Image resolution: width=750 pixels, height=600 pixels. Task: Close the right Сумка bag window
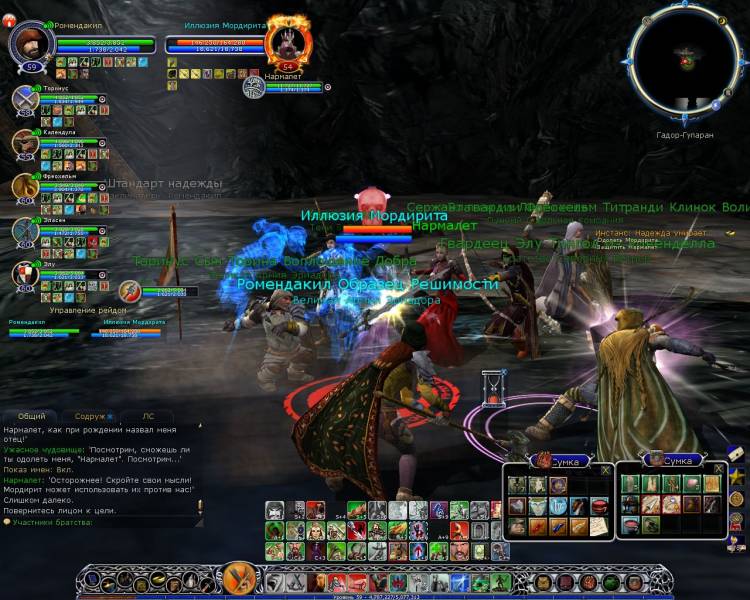click(716, 469)
